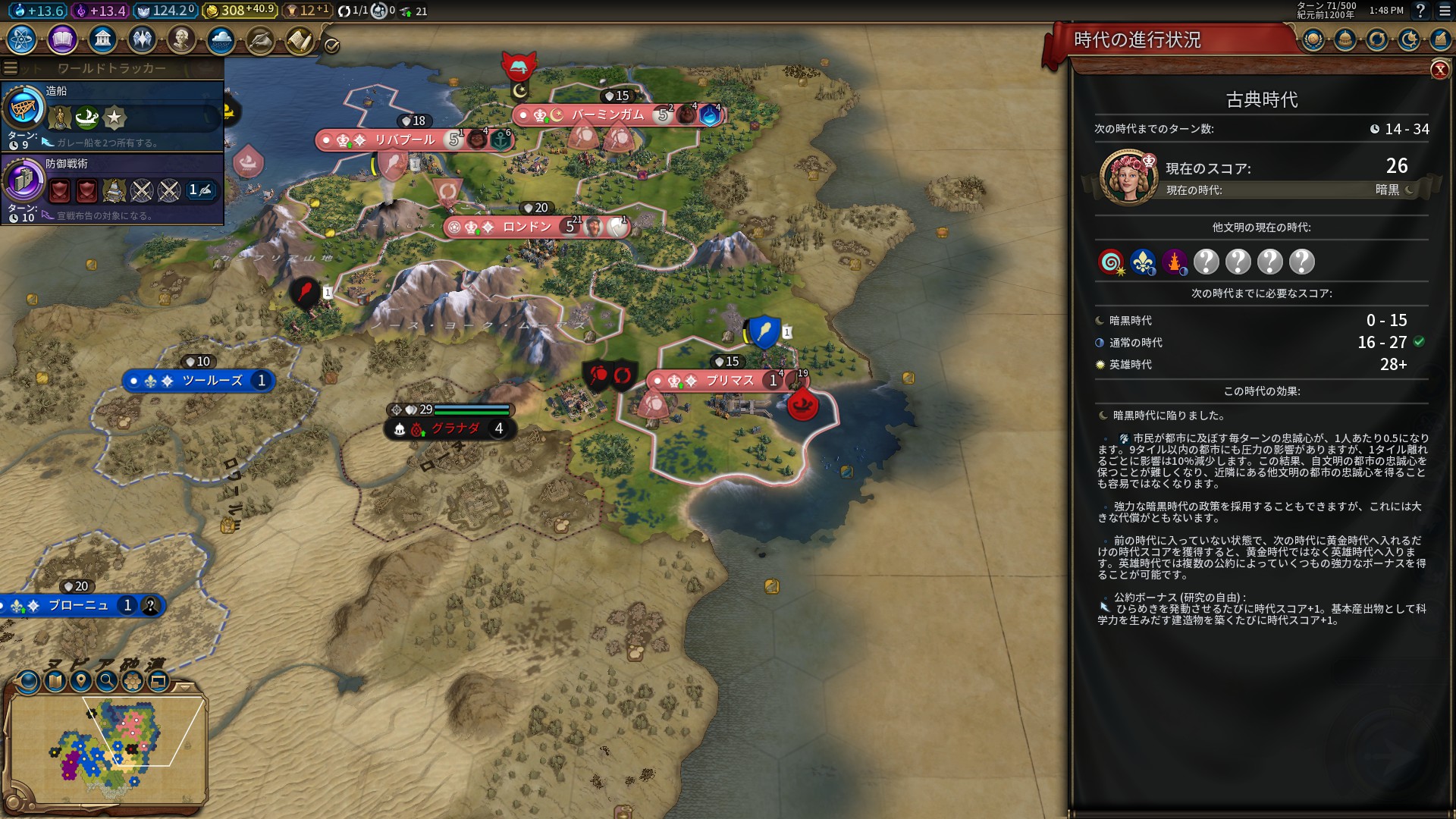
Task: Open the map search magnifying glass
Action: point(107,681)
